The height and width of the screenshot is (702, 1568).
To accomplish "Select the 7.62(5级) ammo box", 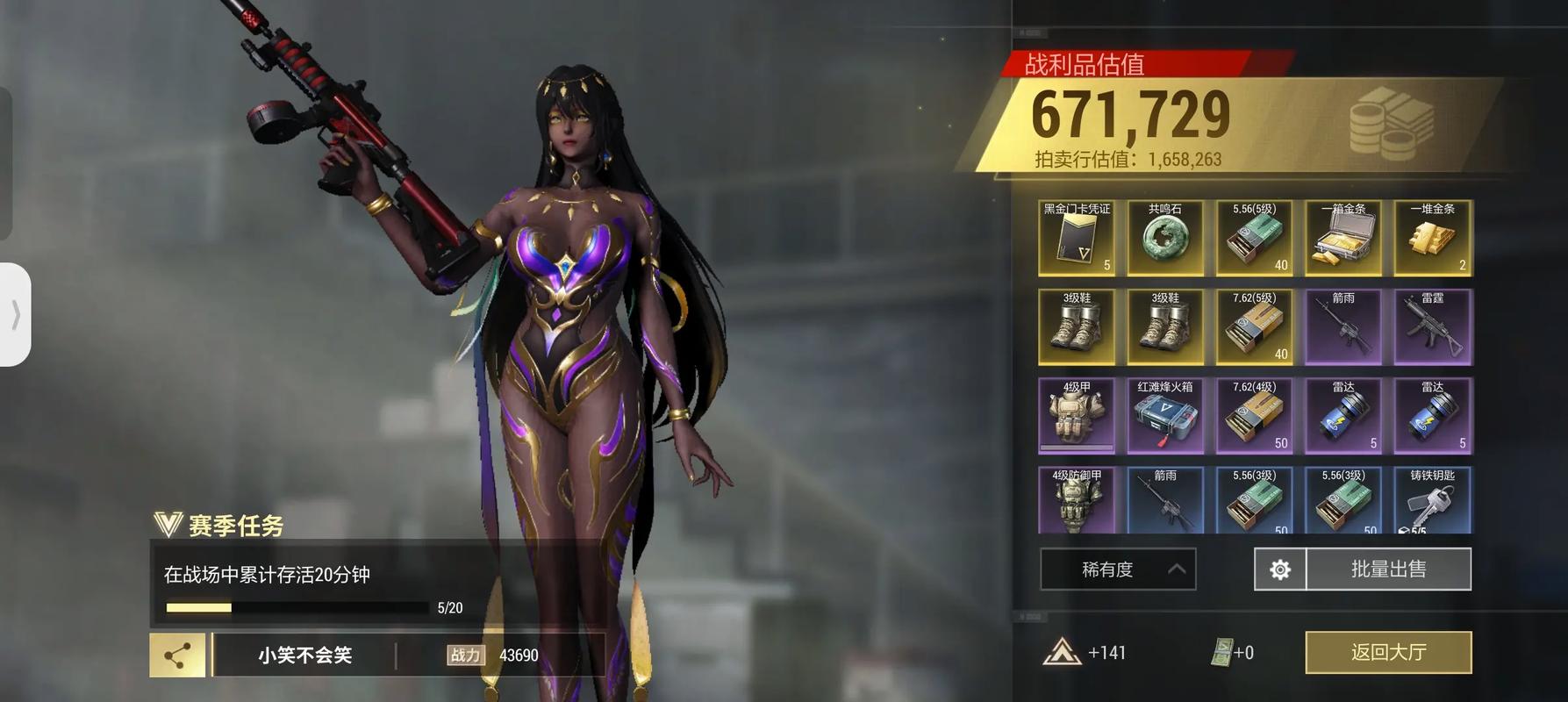I will (x=1254, y=327).
